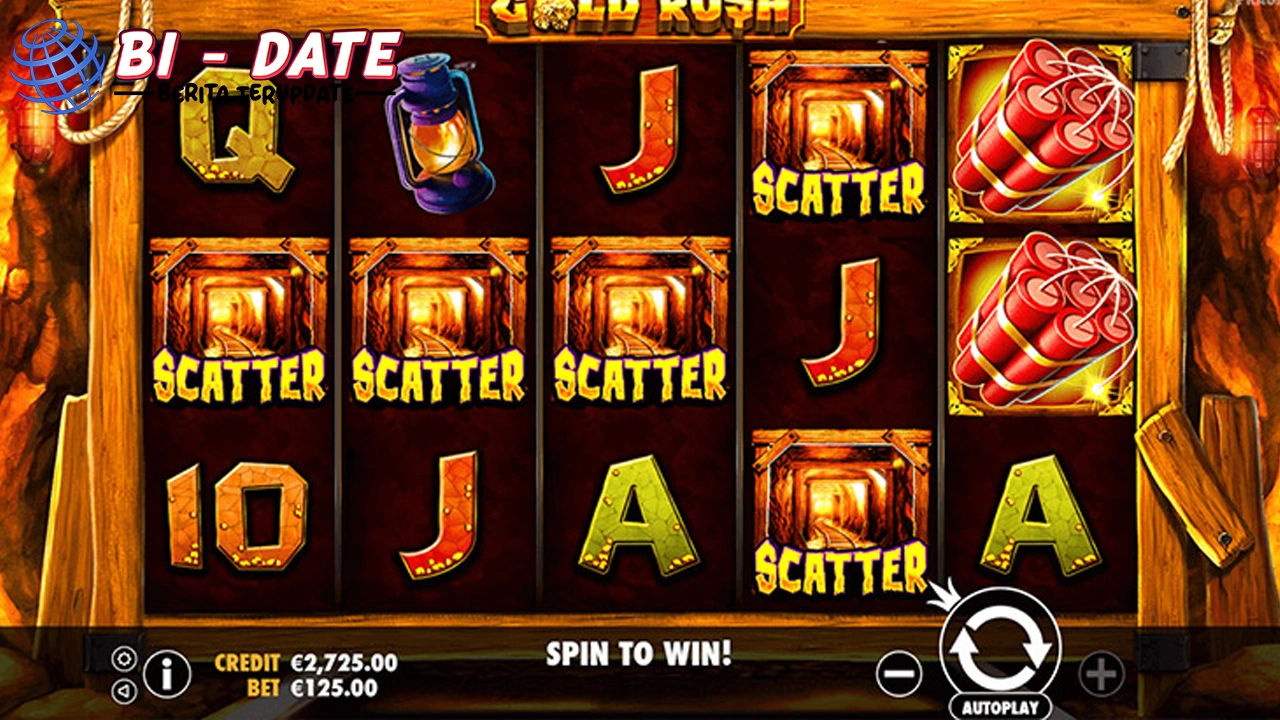Click the back arrow icon near settings
Image resolution: width=1280 pixels, height=720 pixels.
(x=125, y=690)
